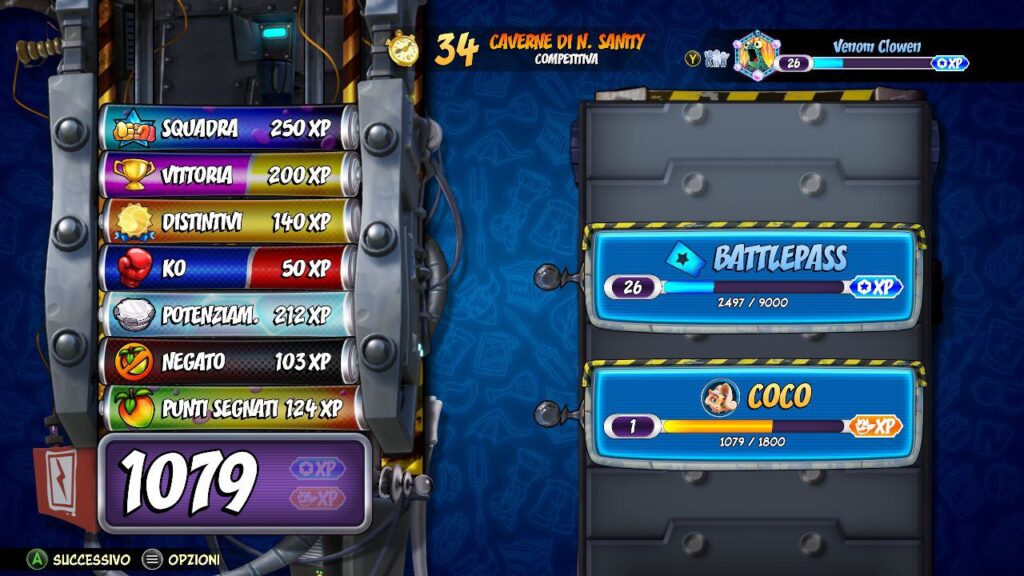Open the Battlepass progress panel
Screen dimensions: 1024x576
(x=754, y=275)
